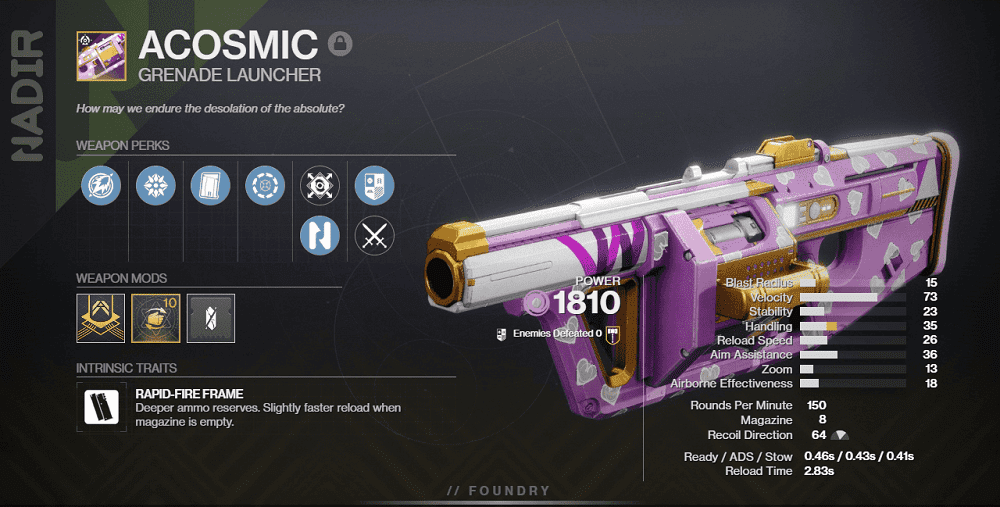Viewport: 1000px width, 507px height.
Task: Select the four-arrow expanding origin perk
Action: coord(320,184)
